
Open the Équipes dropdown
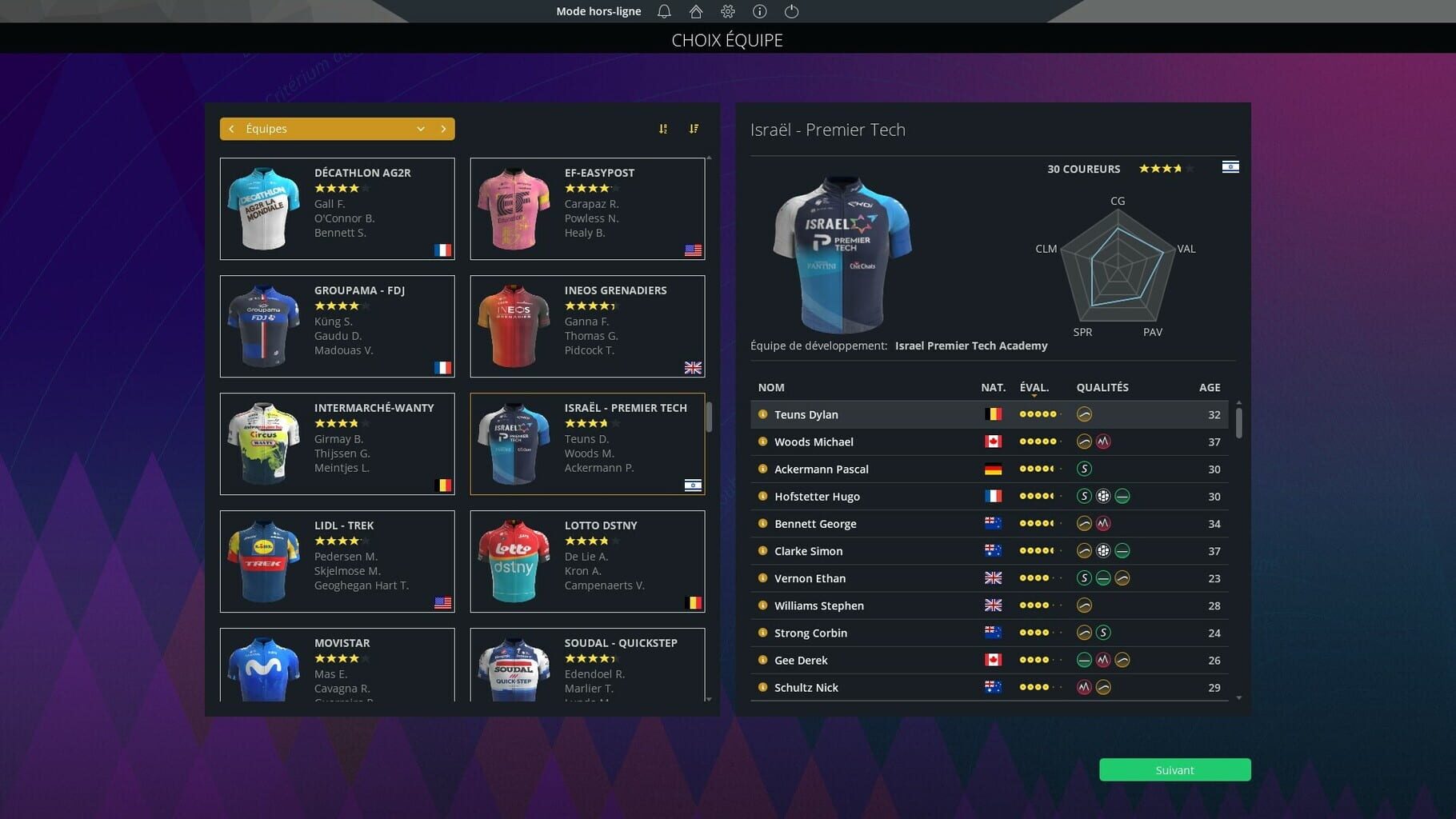pos(421,128)
